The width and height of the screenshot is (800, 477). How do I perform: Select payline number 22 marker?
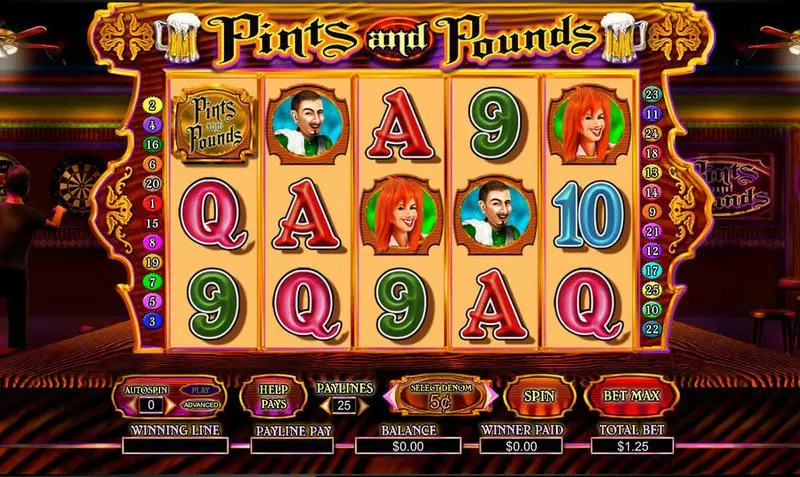tap(650, 328)
